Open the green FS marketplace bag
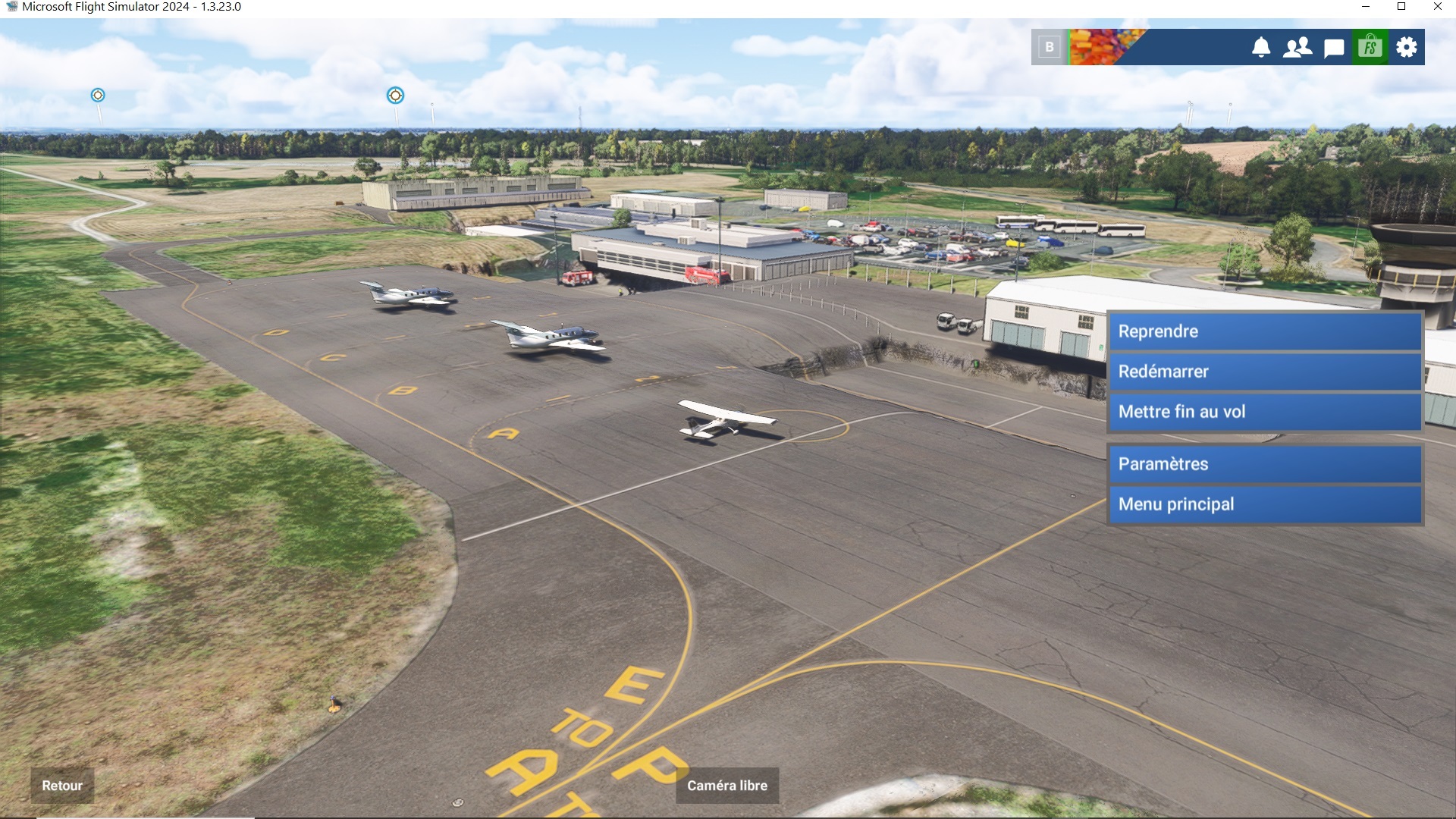 click(x=1370, y=47)
